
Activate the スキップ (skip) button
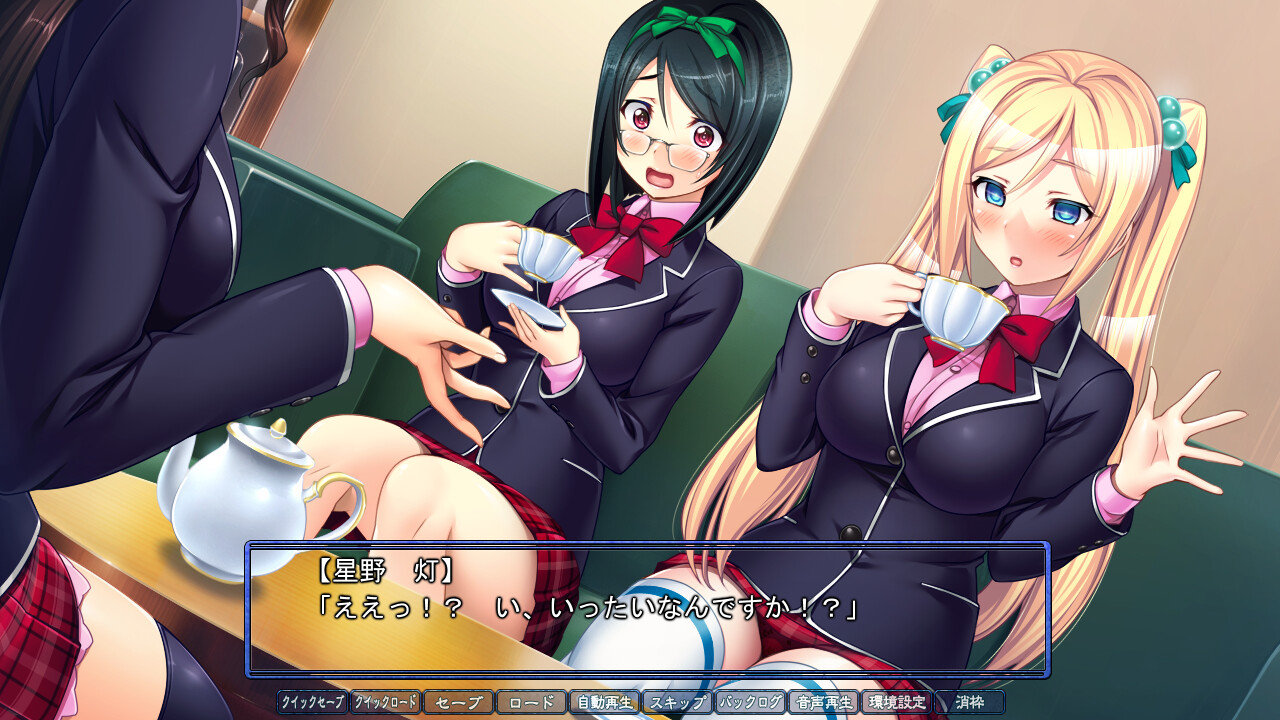pyautogui.click(x=677, y=702)
